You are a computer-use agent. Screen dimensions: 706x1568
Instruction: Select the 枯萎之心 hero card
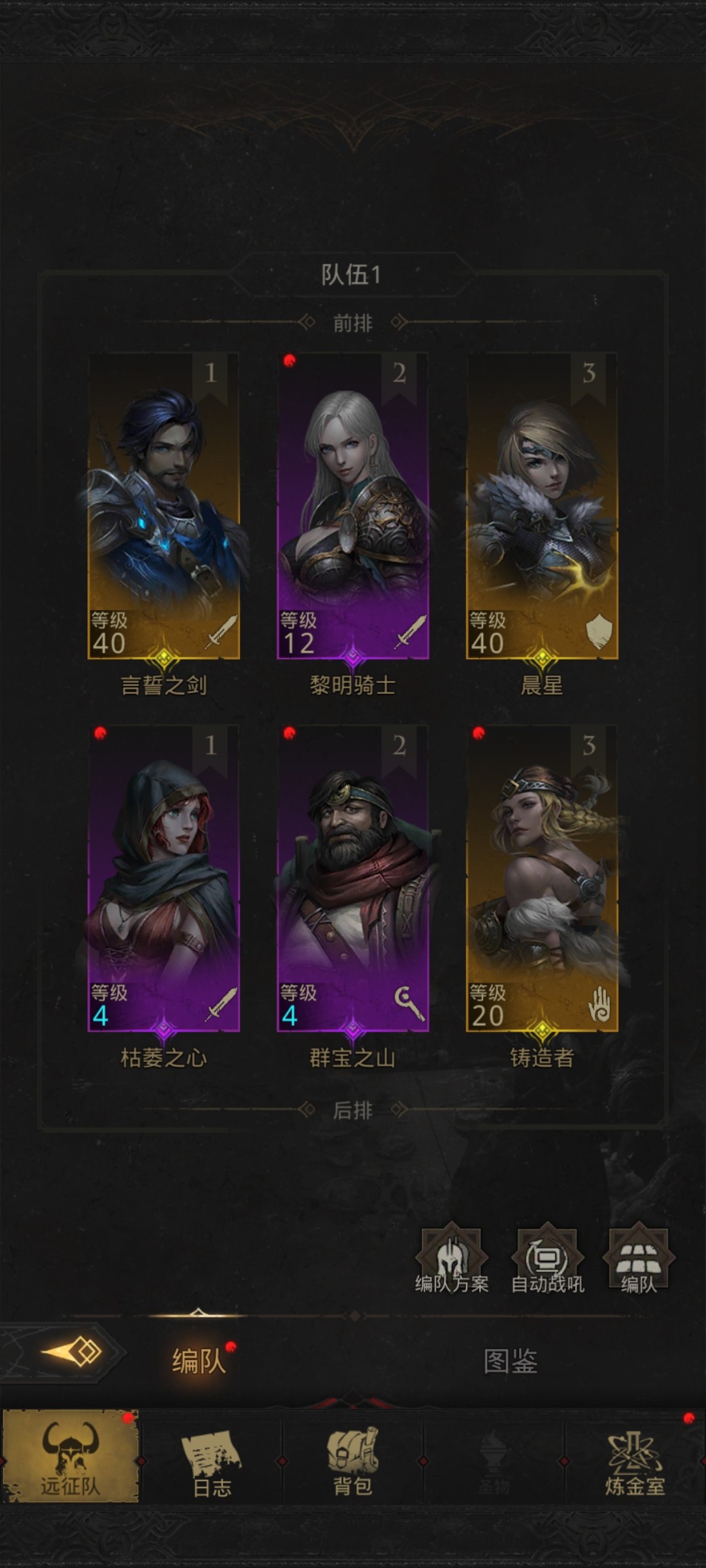163,879
